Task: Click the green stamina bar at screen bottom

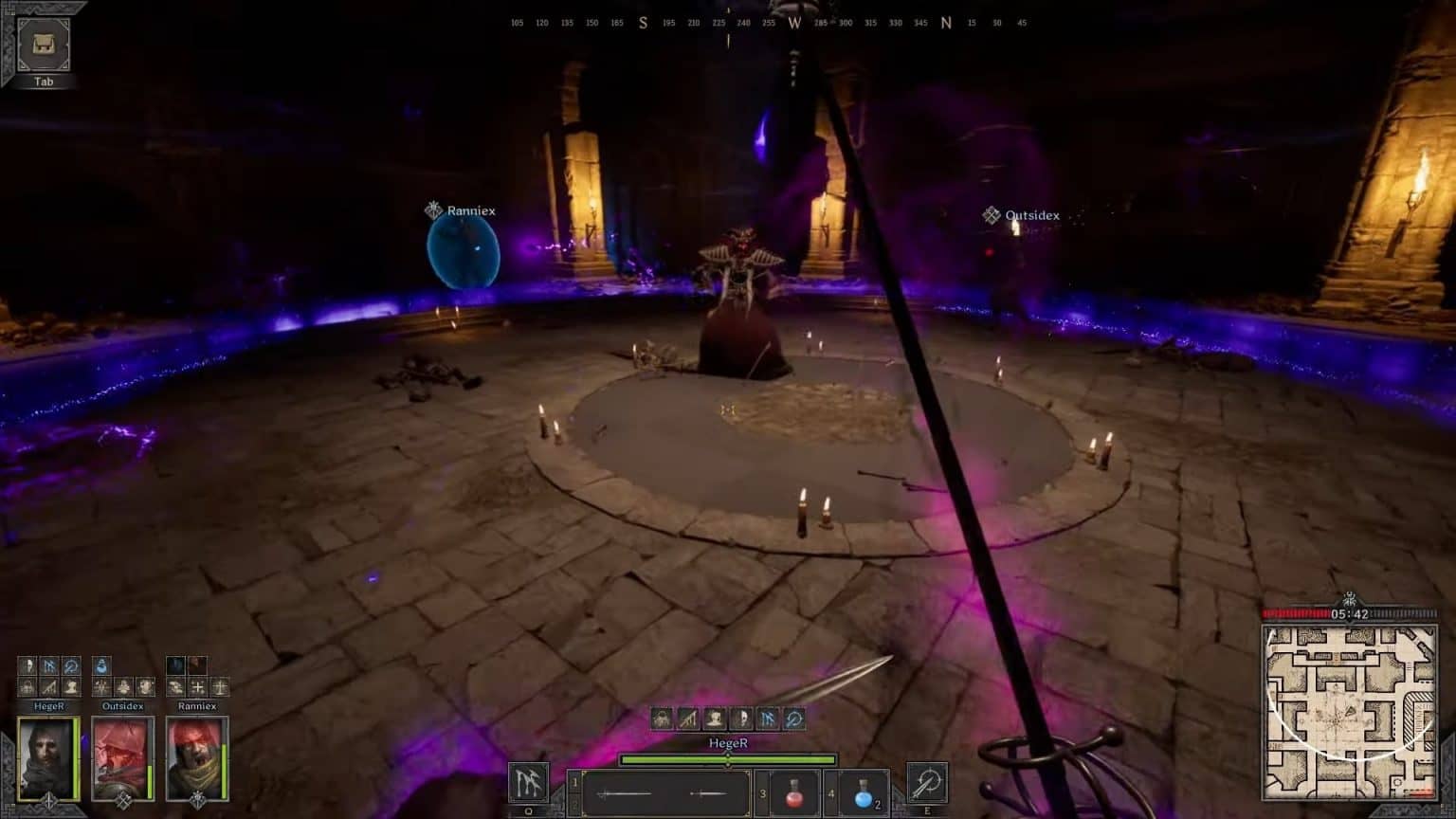Action: tap(727, 759)
